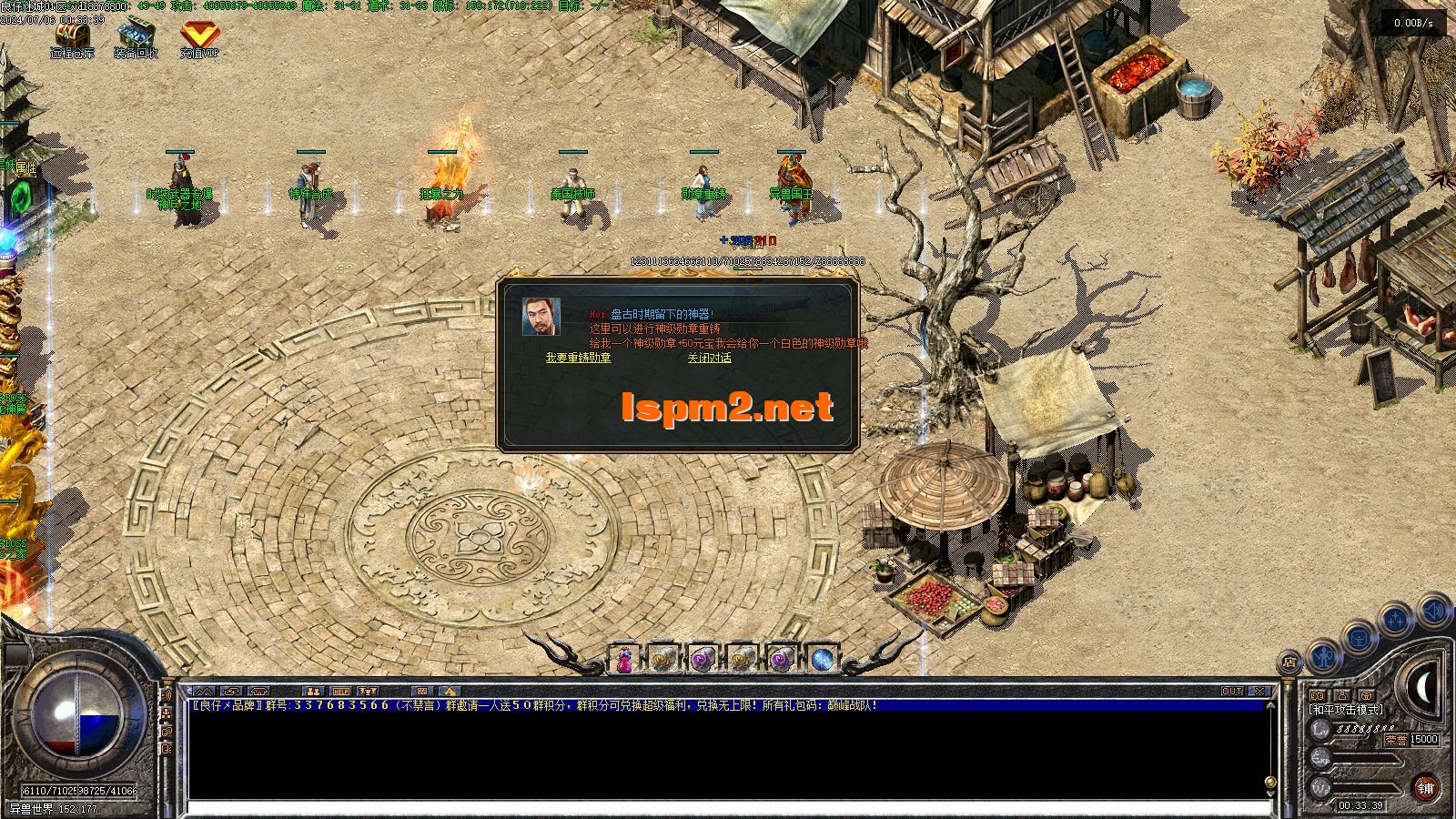Image resolution: width=1456 pixels, height=819 pixels.
Task: Activate the blue orb hotbar slot
Action: tap(822, 659)
